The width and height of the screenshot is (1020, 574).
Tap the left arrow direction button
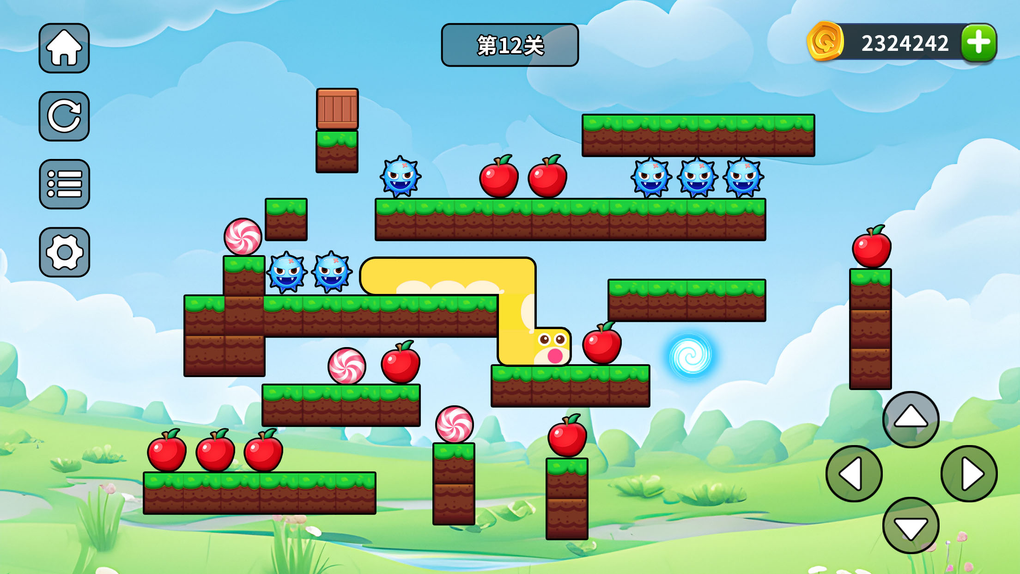coord(853,474)
